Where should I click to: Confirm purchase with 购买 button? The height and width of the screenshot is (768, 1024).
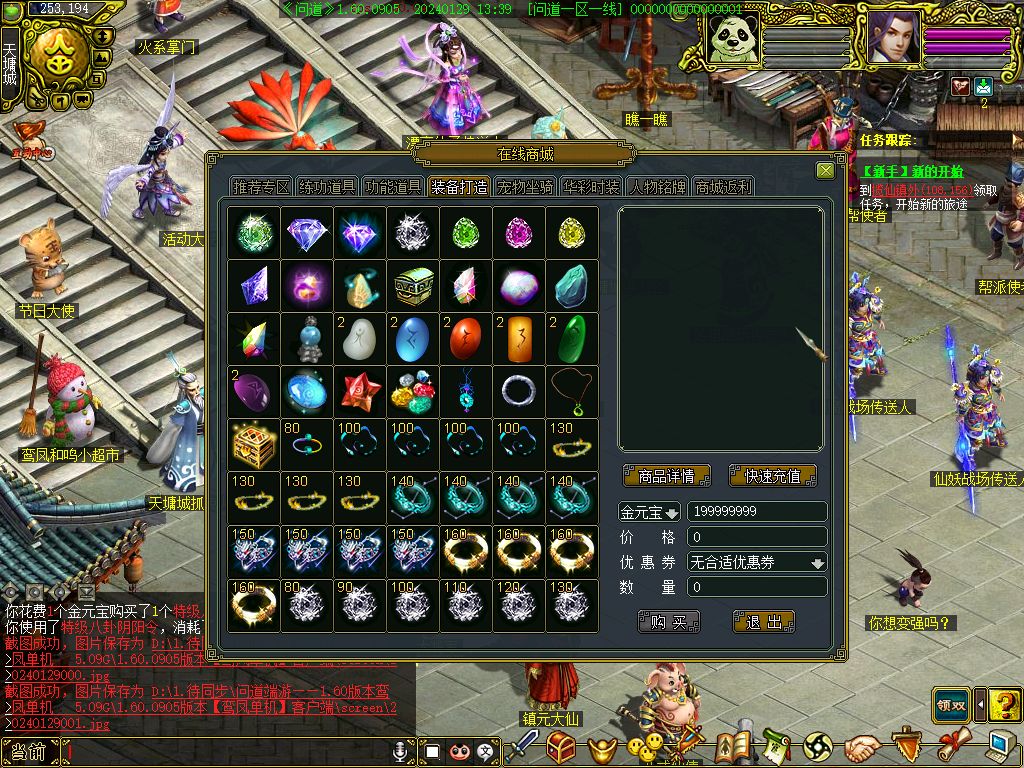pos(668,622)
